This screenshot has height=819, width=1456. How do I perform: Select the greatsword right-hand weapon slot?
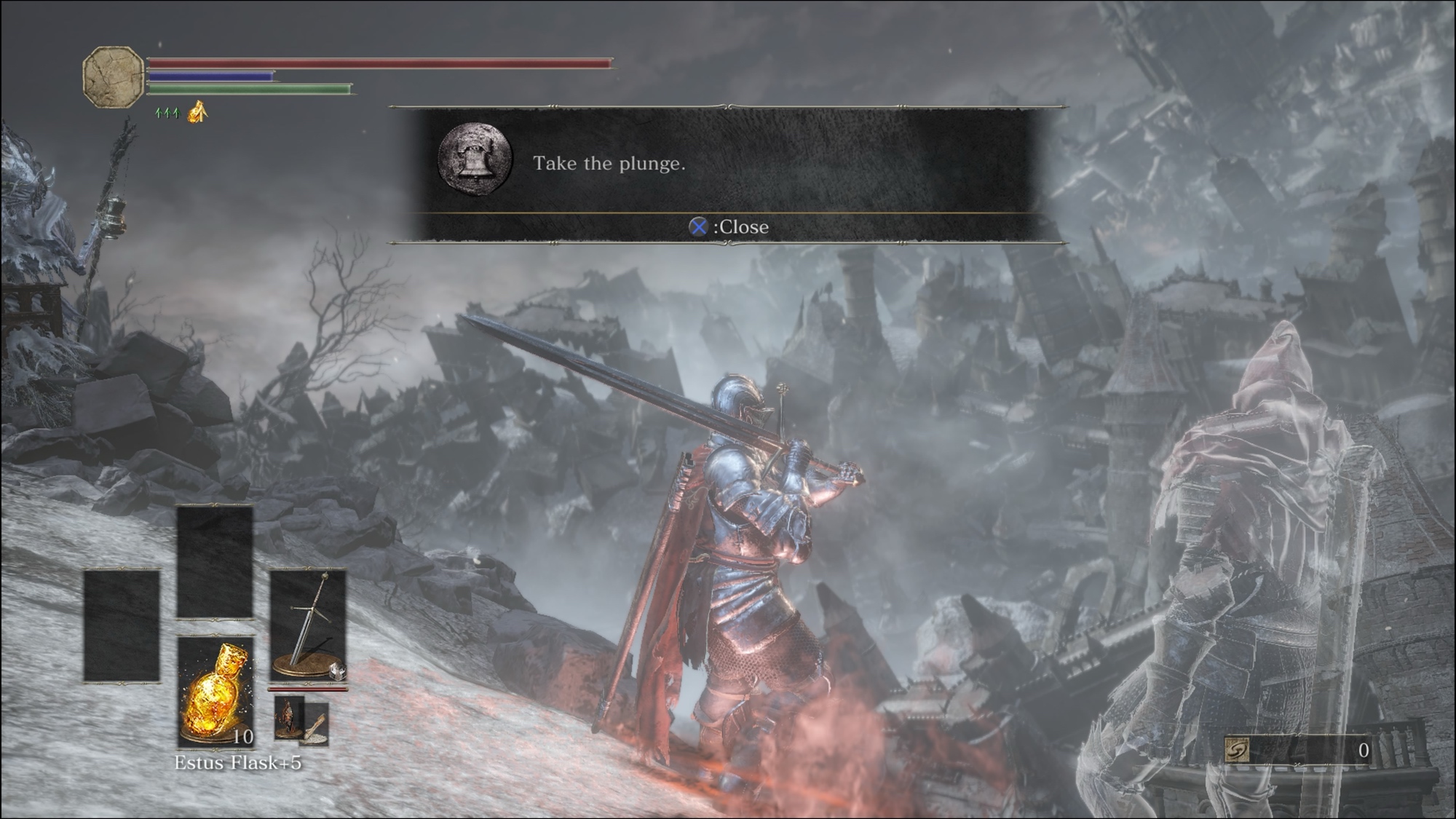pos(308,625)
